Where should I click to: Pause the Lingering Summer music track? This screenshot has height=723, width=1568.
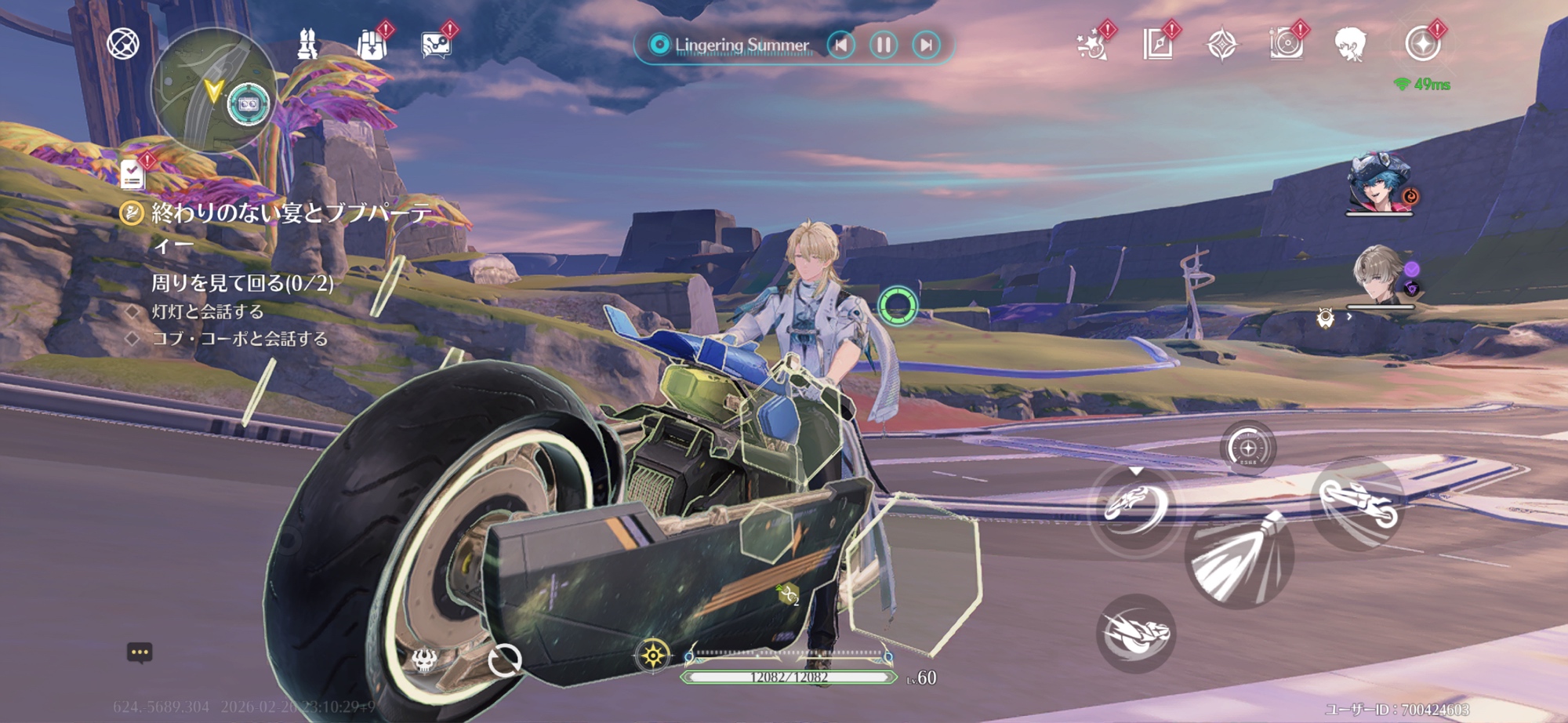click(884, 45)
